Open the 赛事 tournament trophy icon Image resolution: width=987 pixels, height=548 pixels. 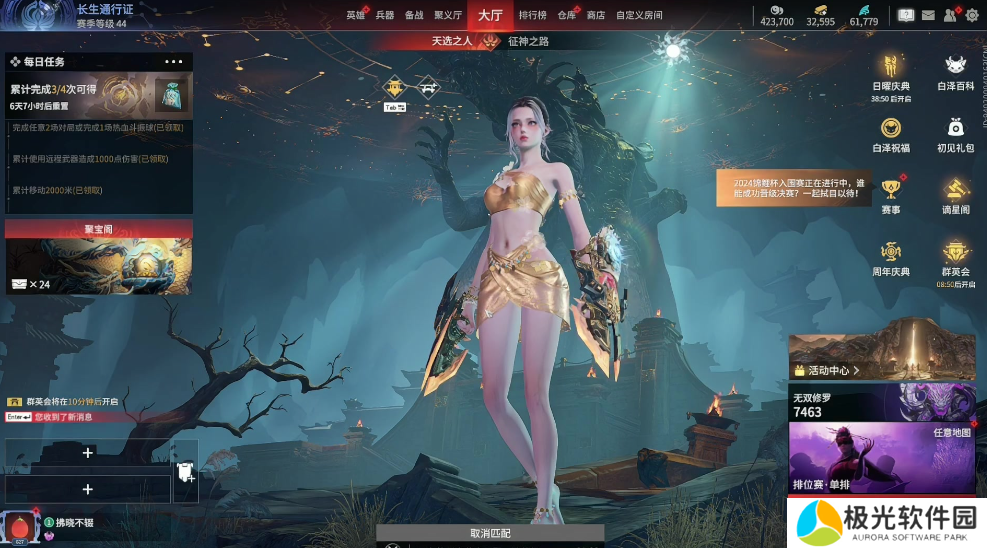pos(891,194)
